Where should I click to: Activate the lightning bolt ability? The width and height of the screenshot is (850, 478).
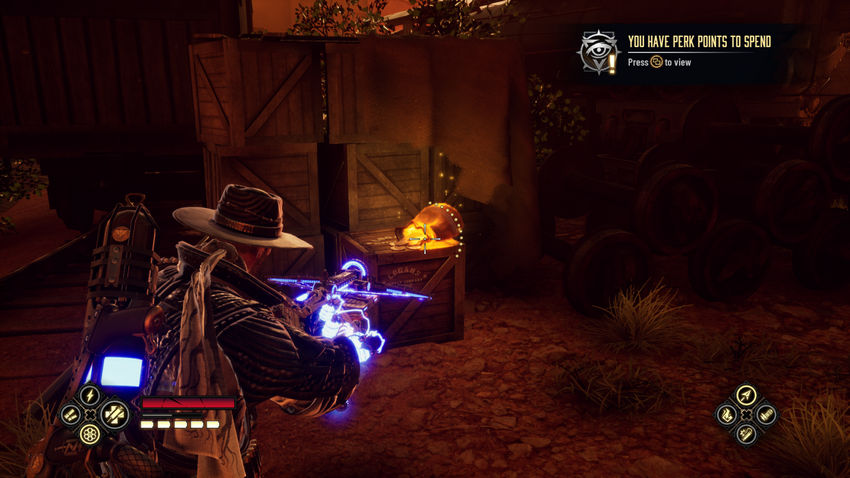tap(90, 395)
